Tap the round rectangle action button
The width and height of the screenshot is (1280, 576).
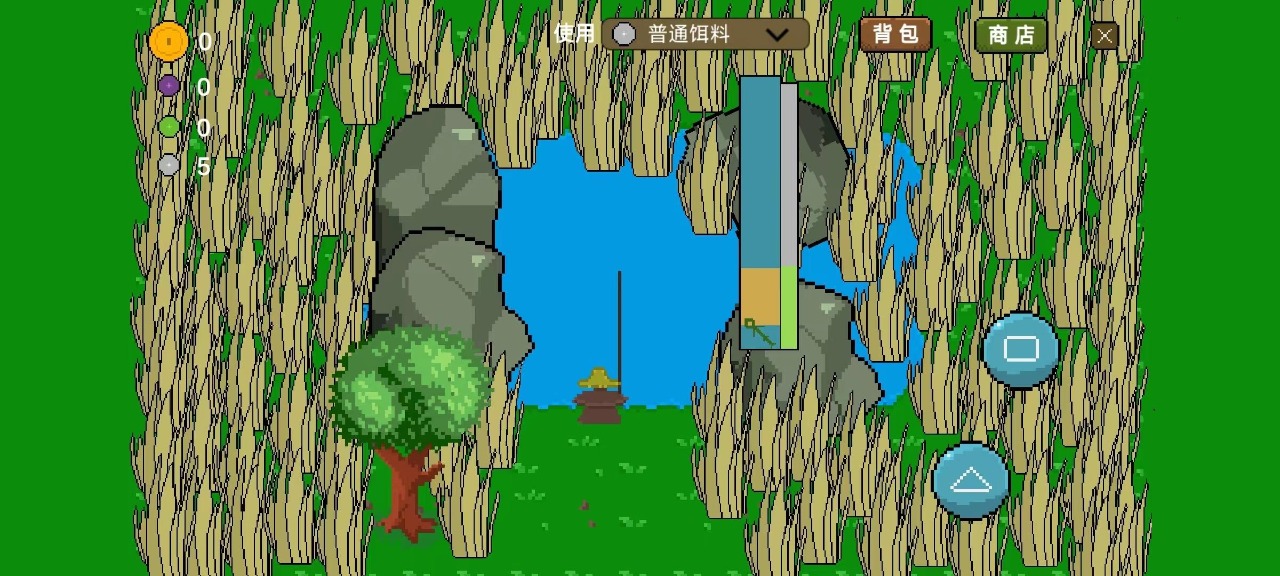1020,349
